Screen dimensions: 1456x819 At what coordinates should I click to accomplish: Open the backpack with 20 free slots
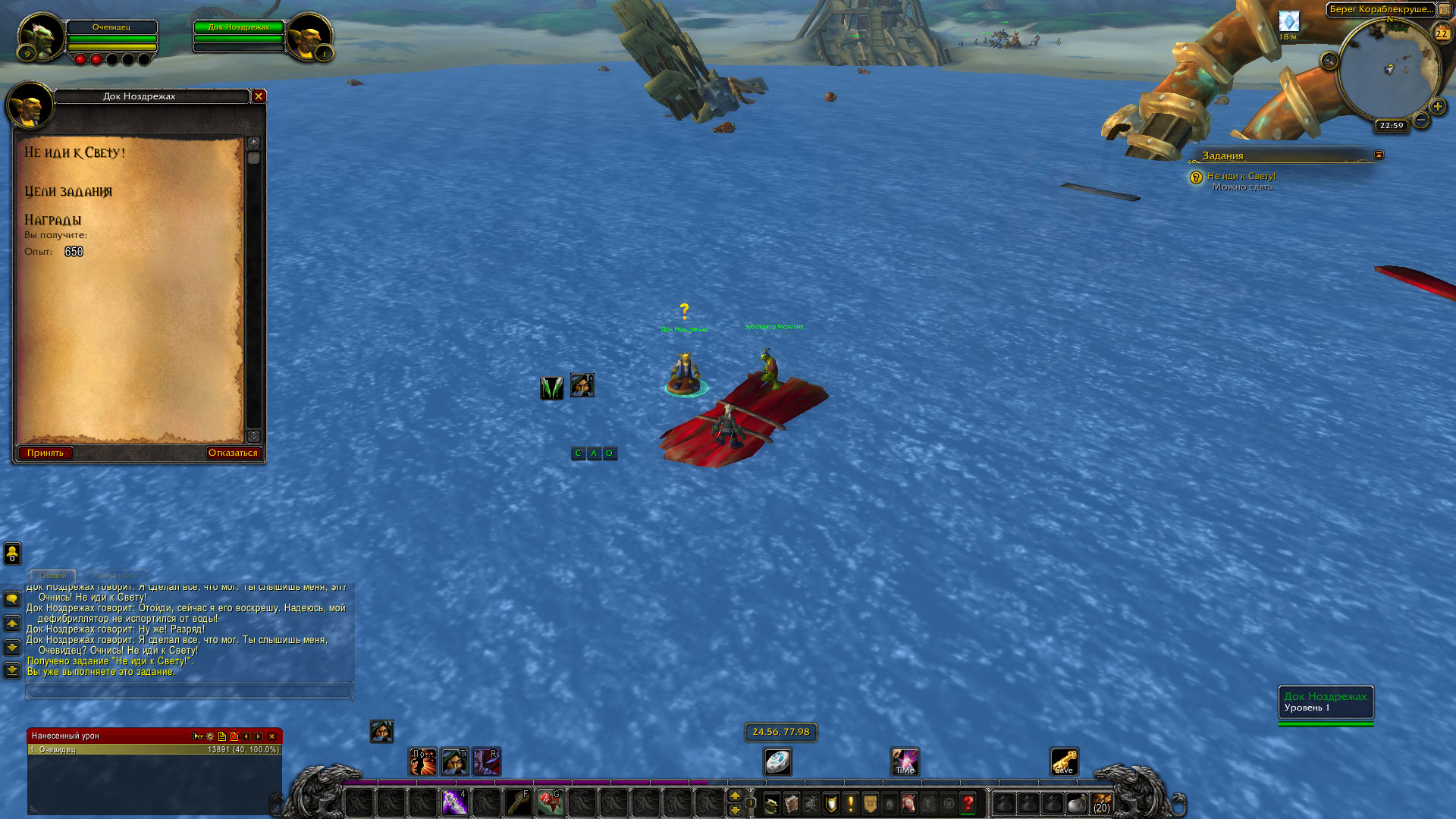(1101, 803)
